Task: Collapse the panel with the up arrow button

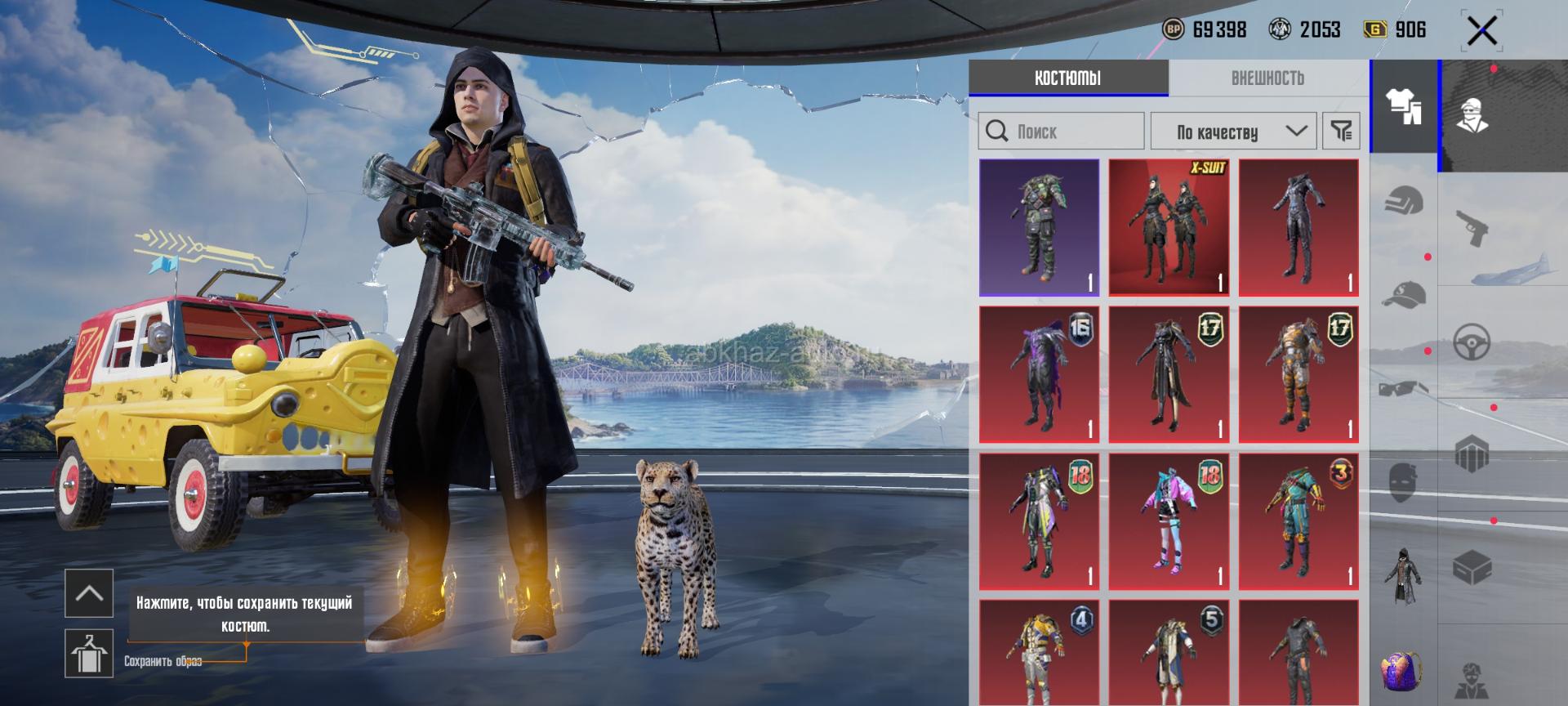Action: 88,593
